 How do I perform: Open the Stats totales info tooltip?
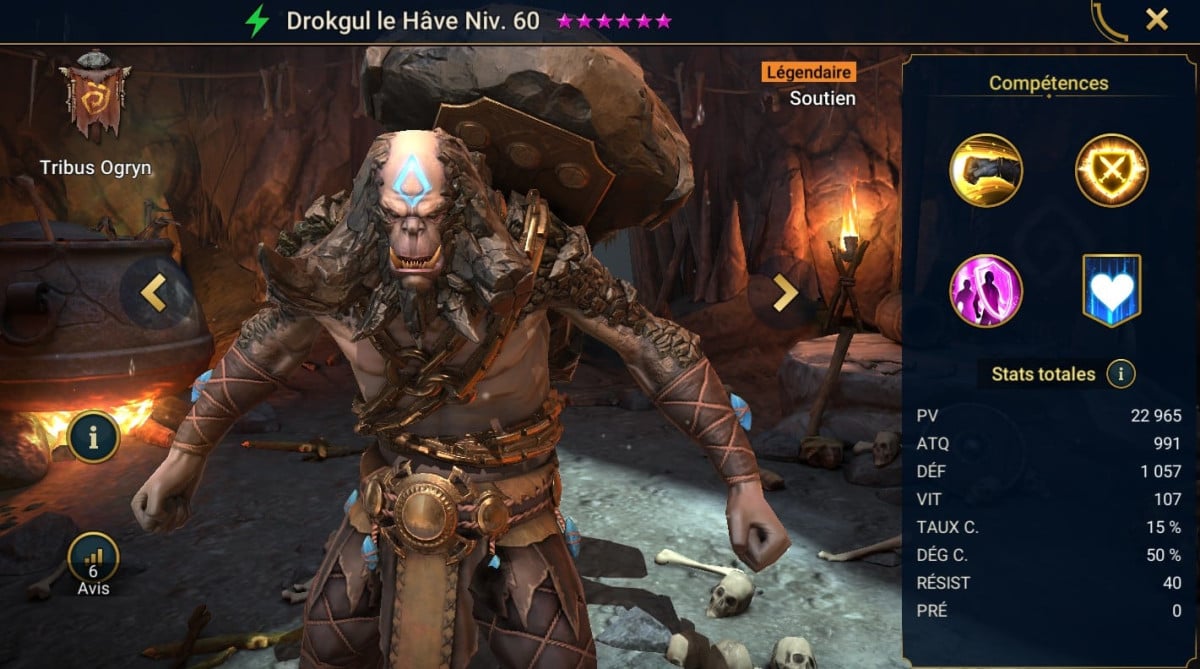coord(1121,375)
